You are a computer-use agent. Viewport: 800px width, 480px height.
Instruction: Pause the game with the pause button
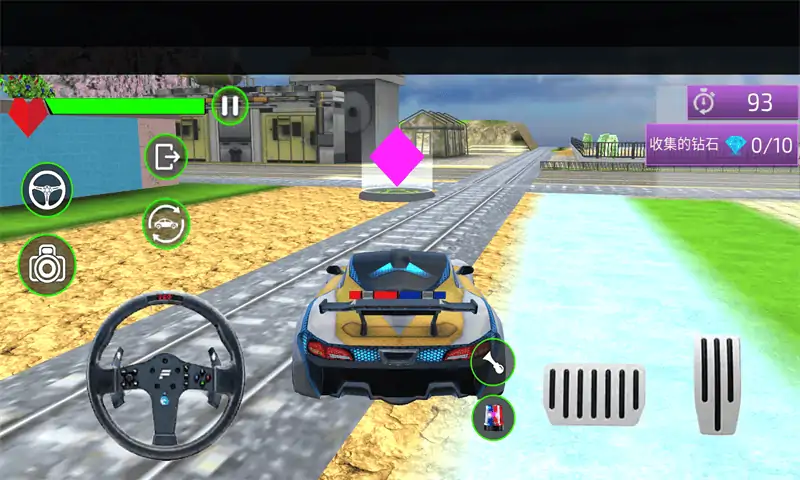[x=230, y=105]
